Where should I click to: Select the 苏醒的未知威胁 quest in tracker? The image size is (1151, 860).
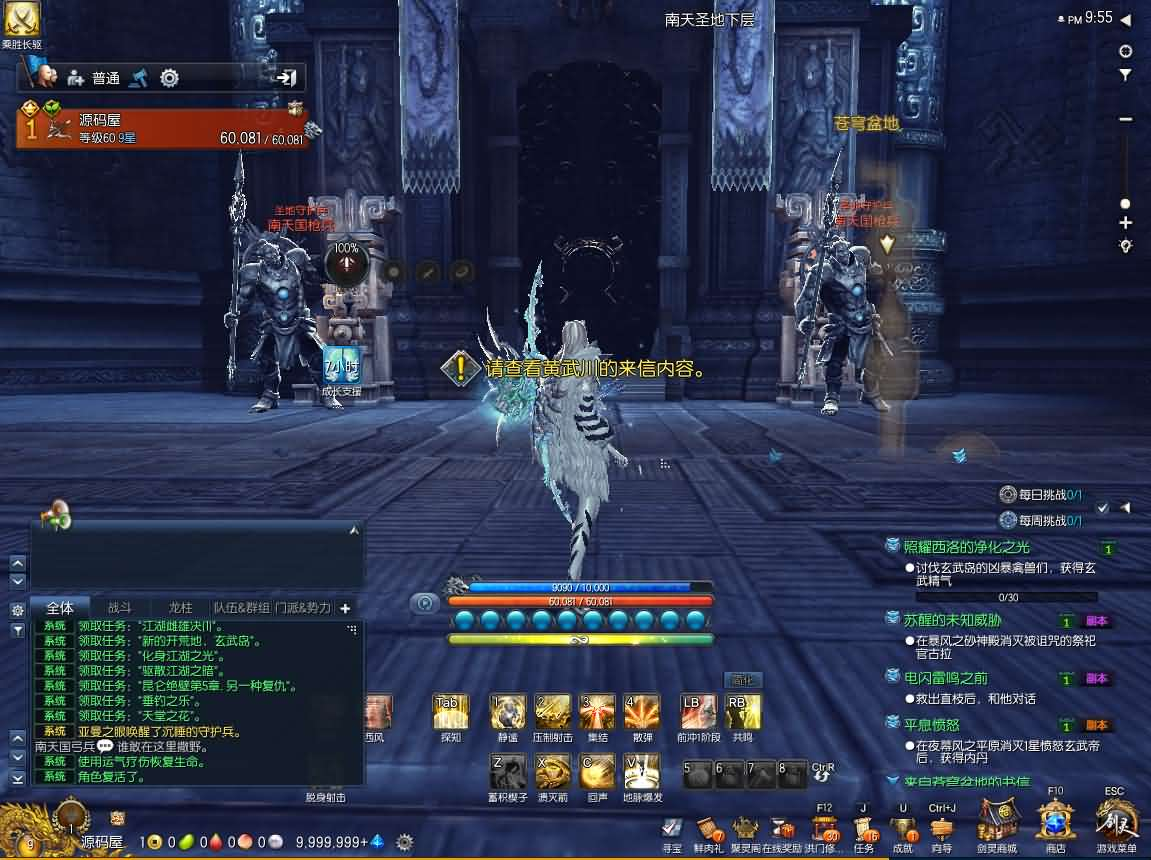pos(952,620)
